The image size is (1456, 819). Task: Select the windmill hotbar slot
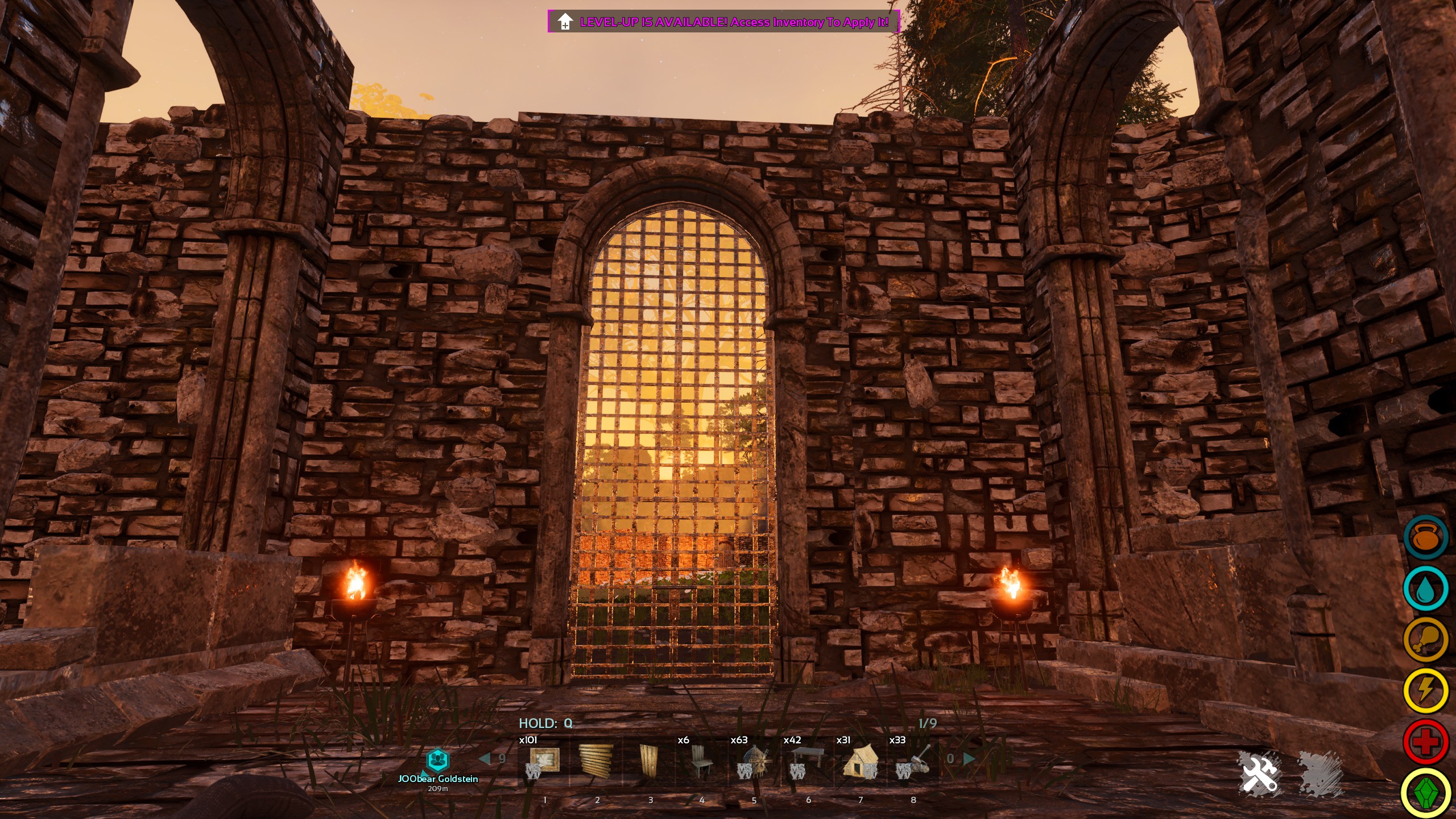[x=755, y=761]
